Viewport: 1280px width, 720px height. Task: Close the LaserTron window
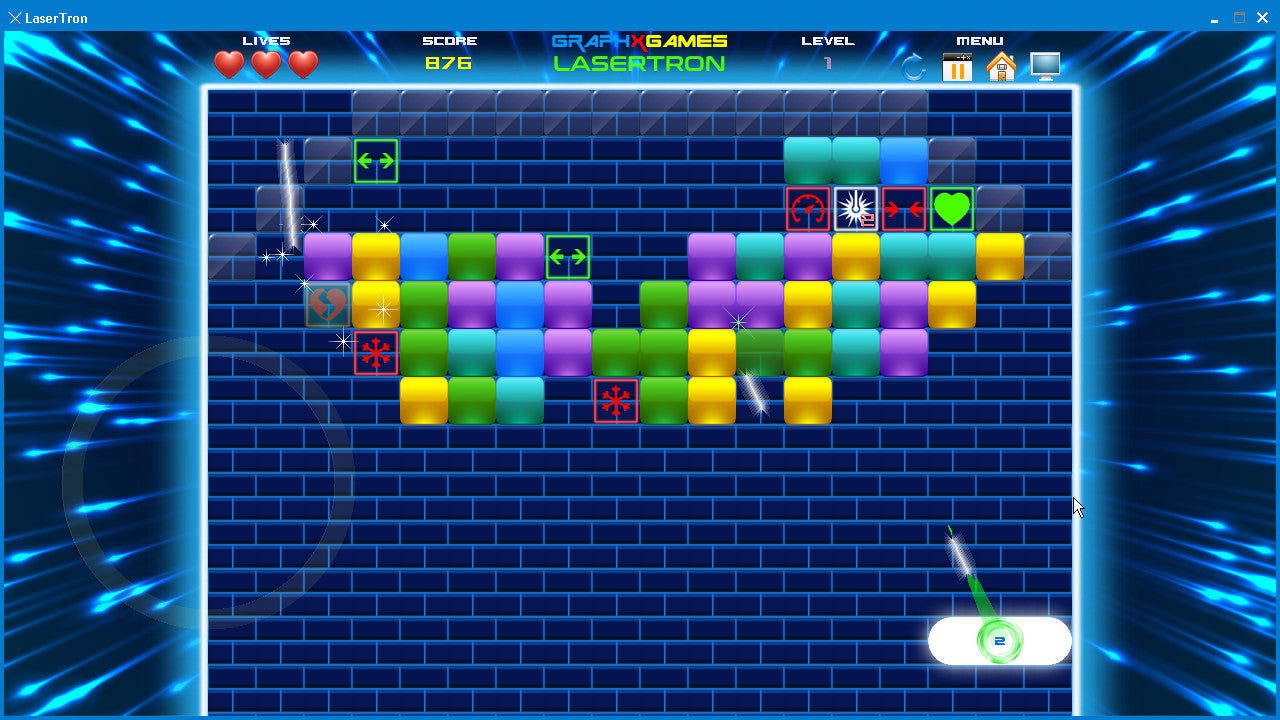pyautogui.click(x=1264, y=18)
